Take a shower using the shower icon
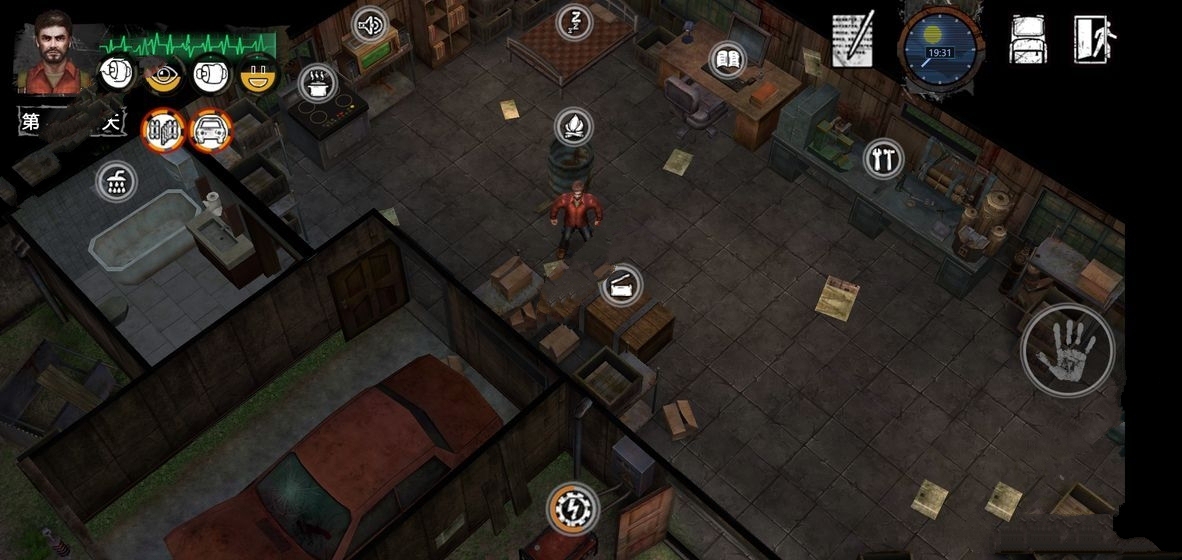This screenshot has height=560, width=1182. pos(117,182)
